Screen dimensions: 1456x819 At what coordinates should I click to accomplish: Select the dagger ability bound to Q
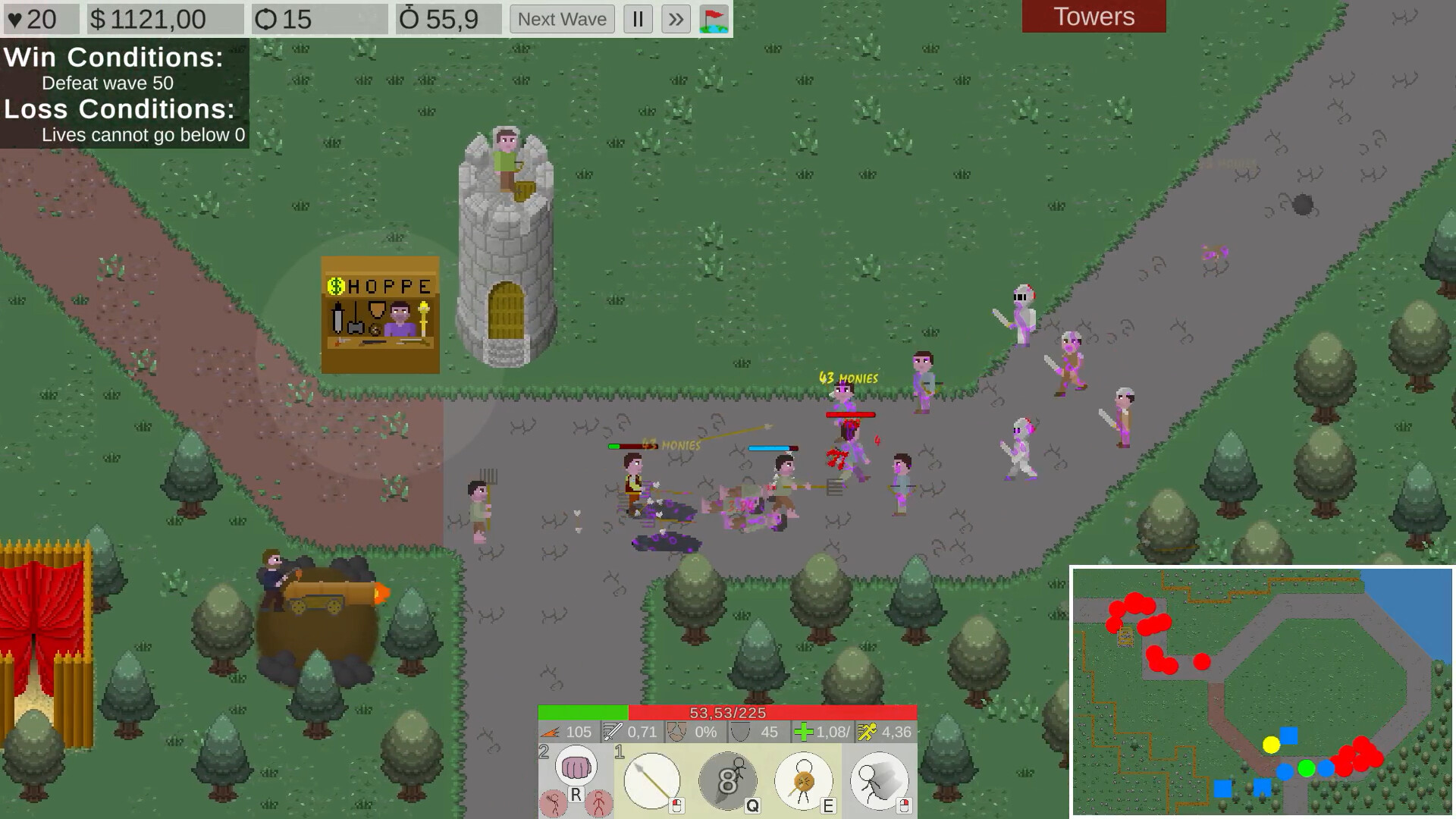pyautogui.click(x=726, y=783)
